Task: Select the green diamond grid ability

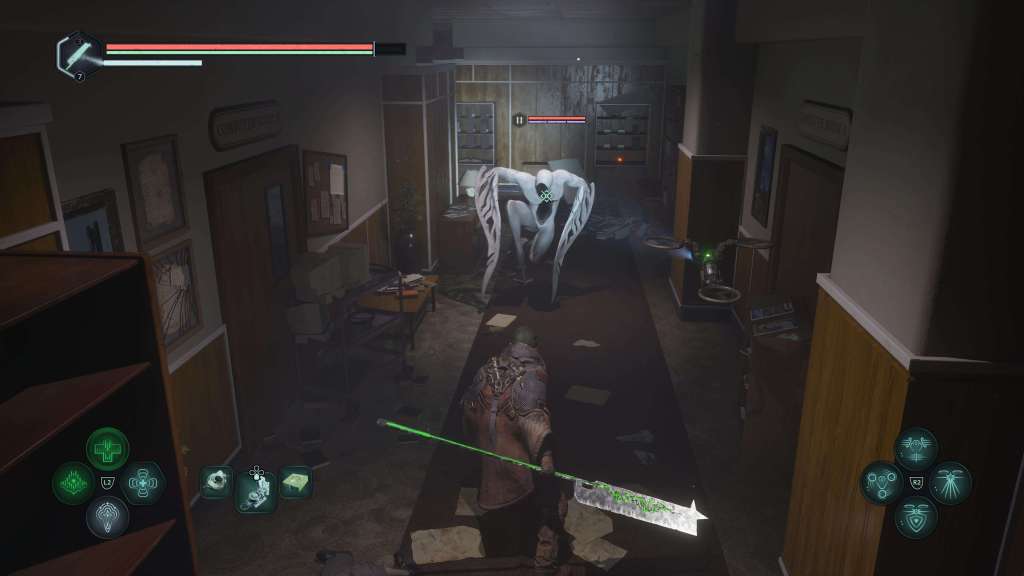Action: pos(73,483)
